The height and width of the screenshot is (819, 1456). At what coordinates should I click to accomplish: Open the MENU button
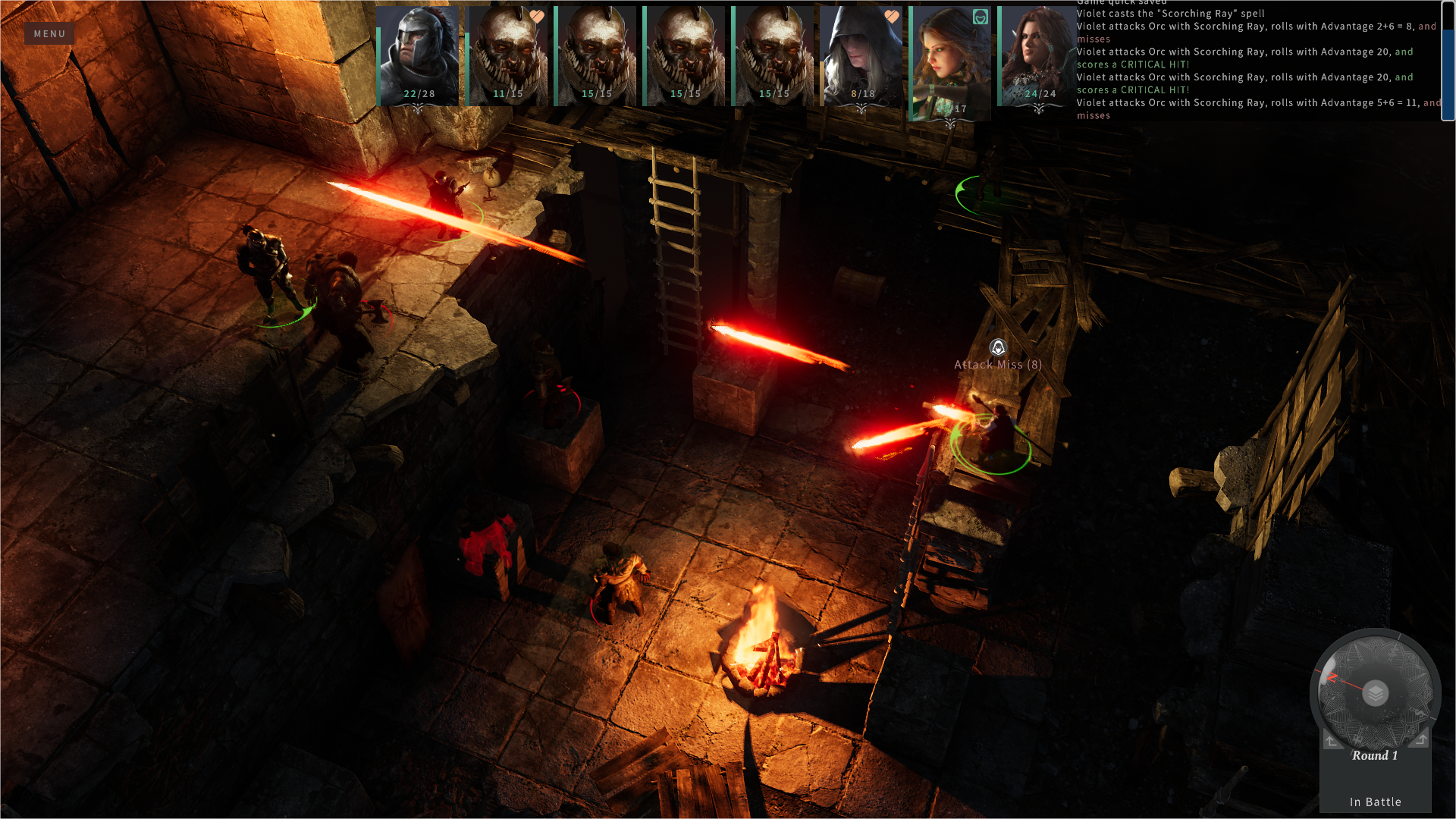click(49, 33)
